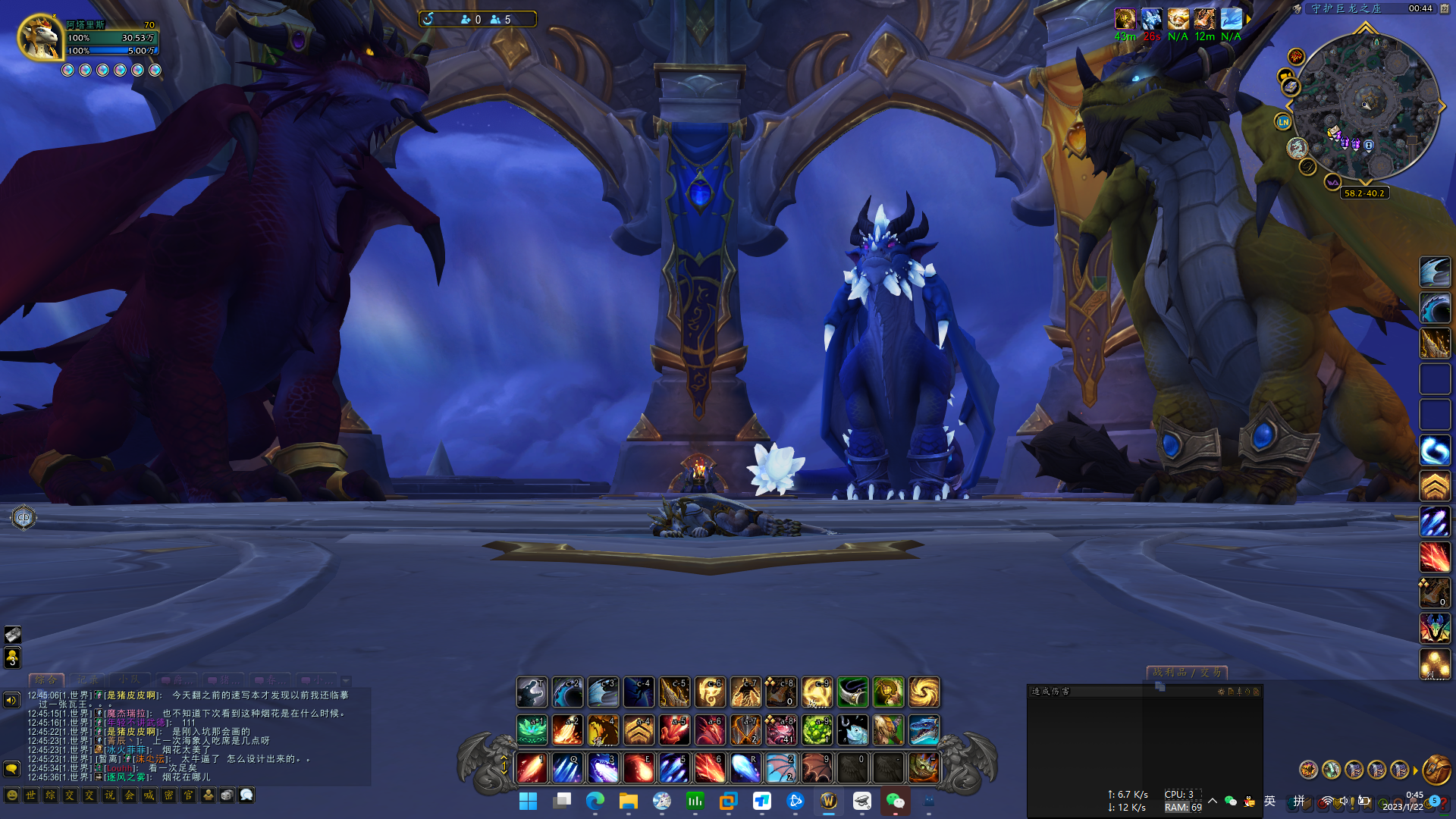Activate the green lotus ability a-1

532,730
